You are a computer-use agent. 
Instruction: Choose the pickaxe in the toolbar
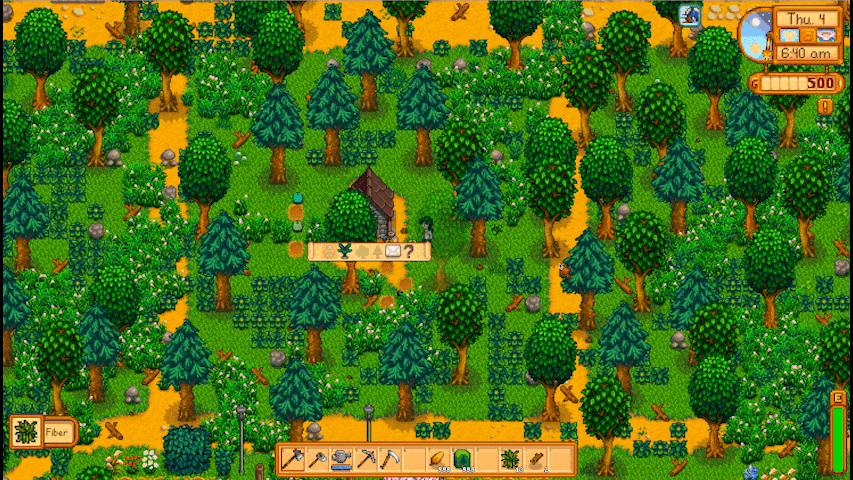366,459
